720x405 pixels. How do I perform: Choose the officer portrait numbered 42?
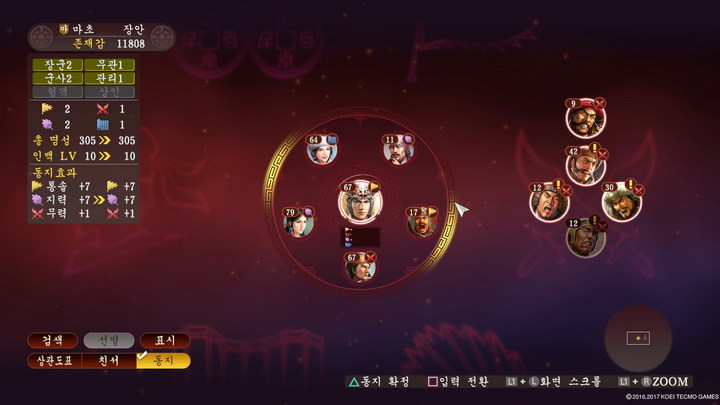click(x=583, y=164)
